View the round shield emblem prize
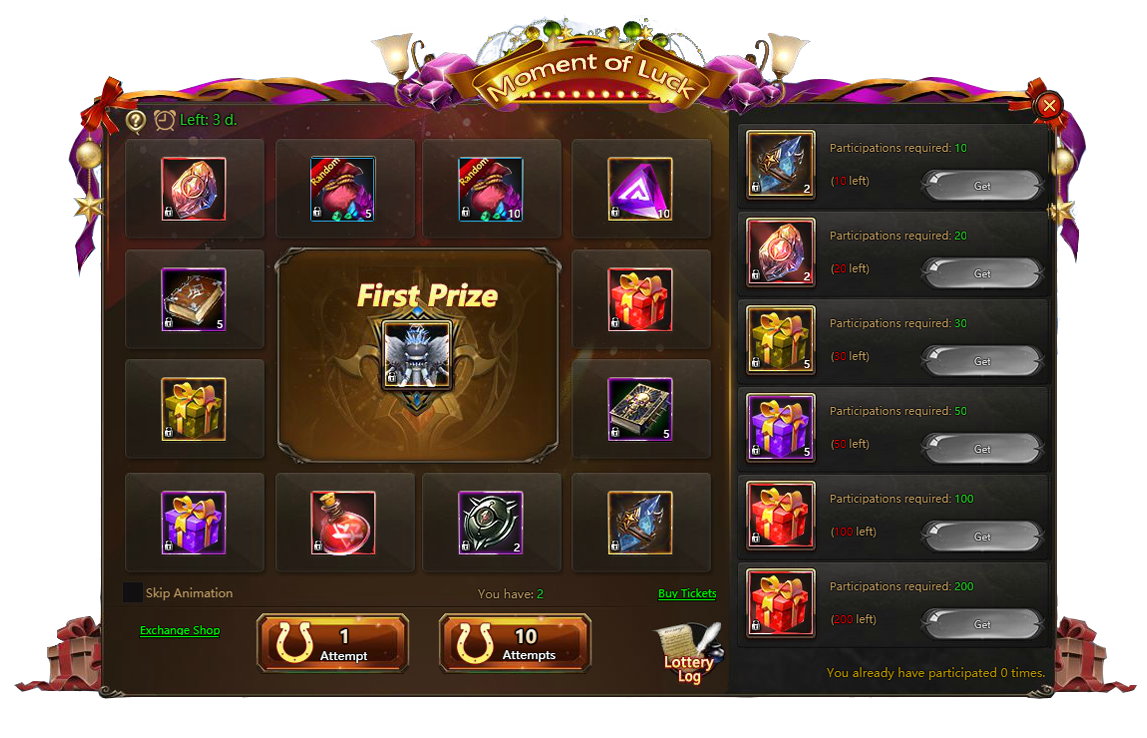 (x=491, y=522)
